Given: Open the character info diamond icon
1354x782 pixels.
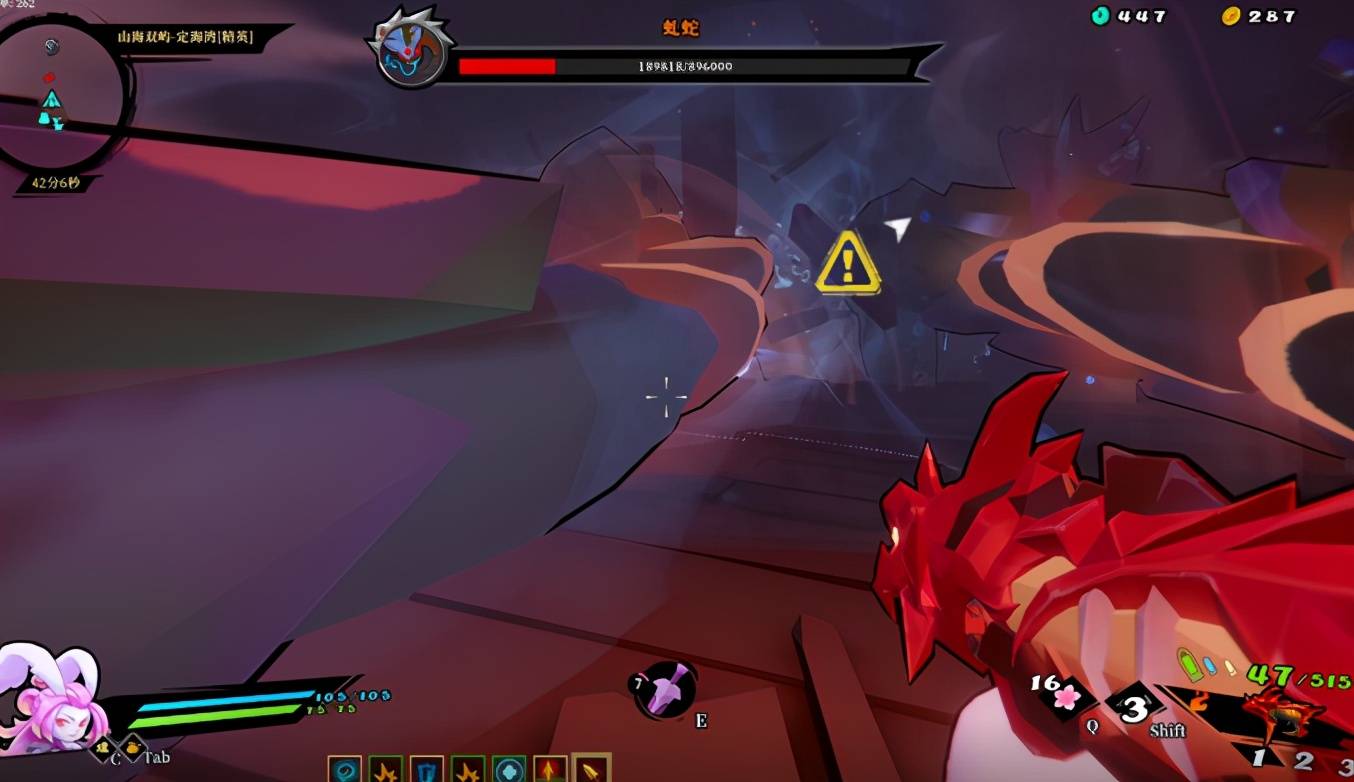Looking at the screenshot, I should pos(104,747).
